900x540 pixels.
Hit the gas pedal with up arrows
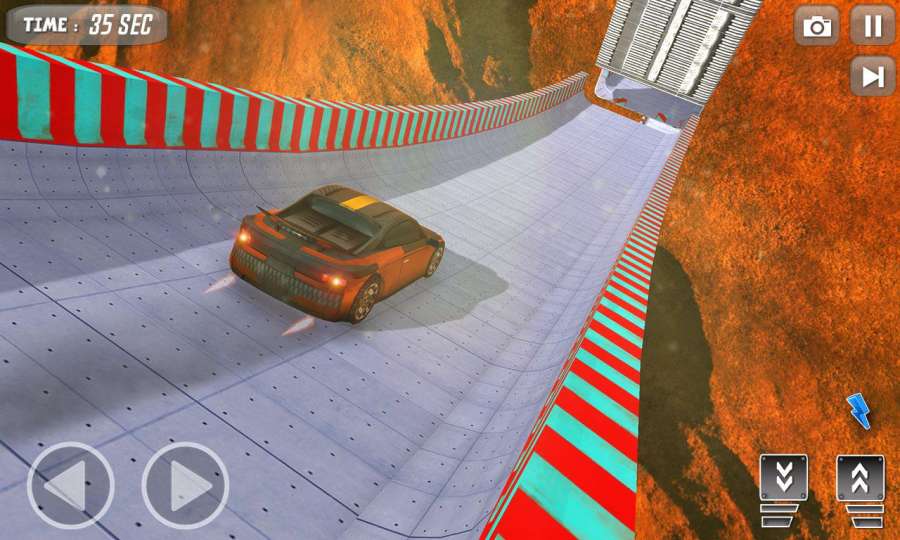(860, 486)
